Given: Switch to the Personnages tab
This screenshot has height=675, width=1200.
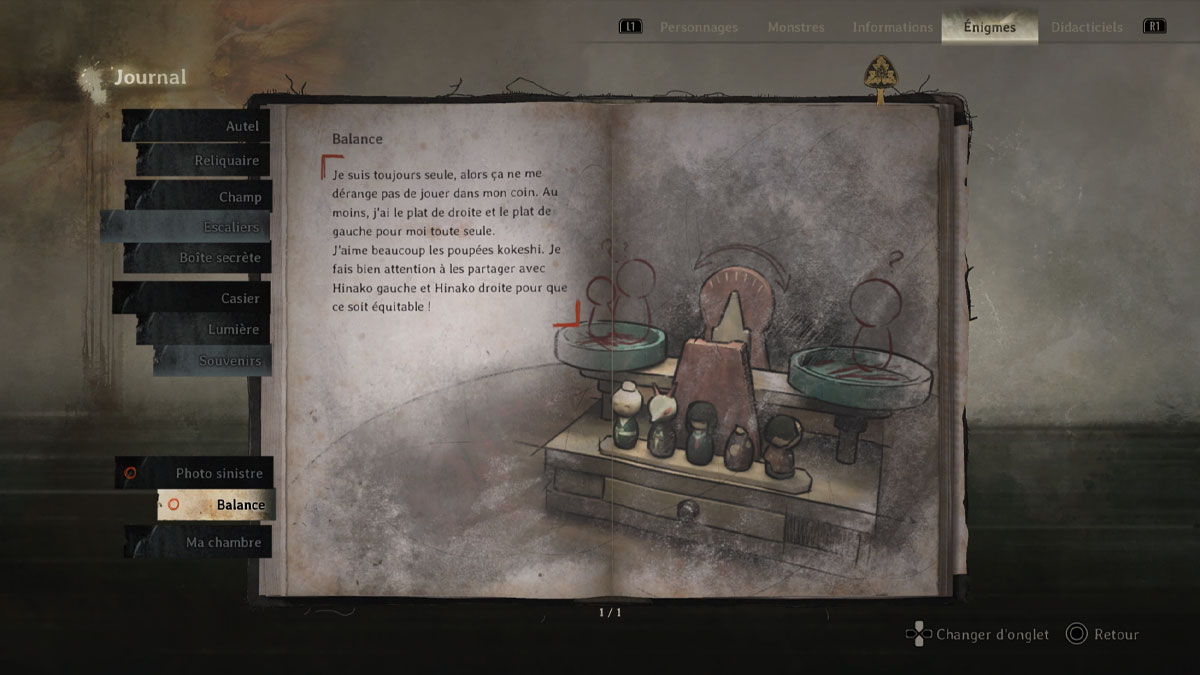Looking at the screenshot, I should point(696,27).
